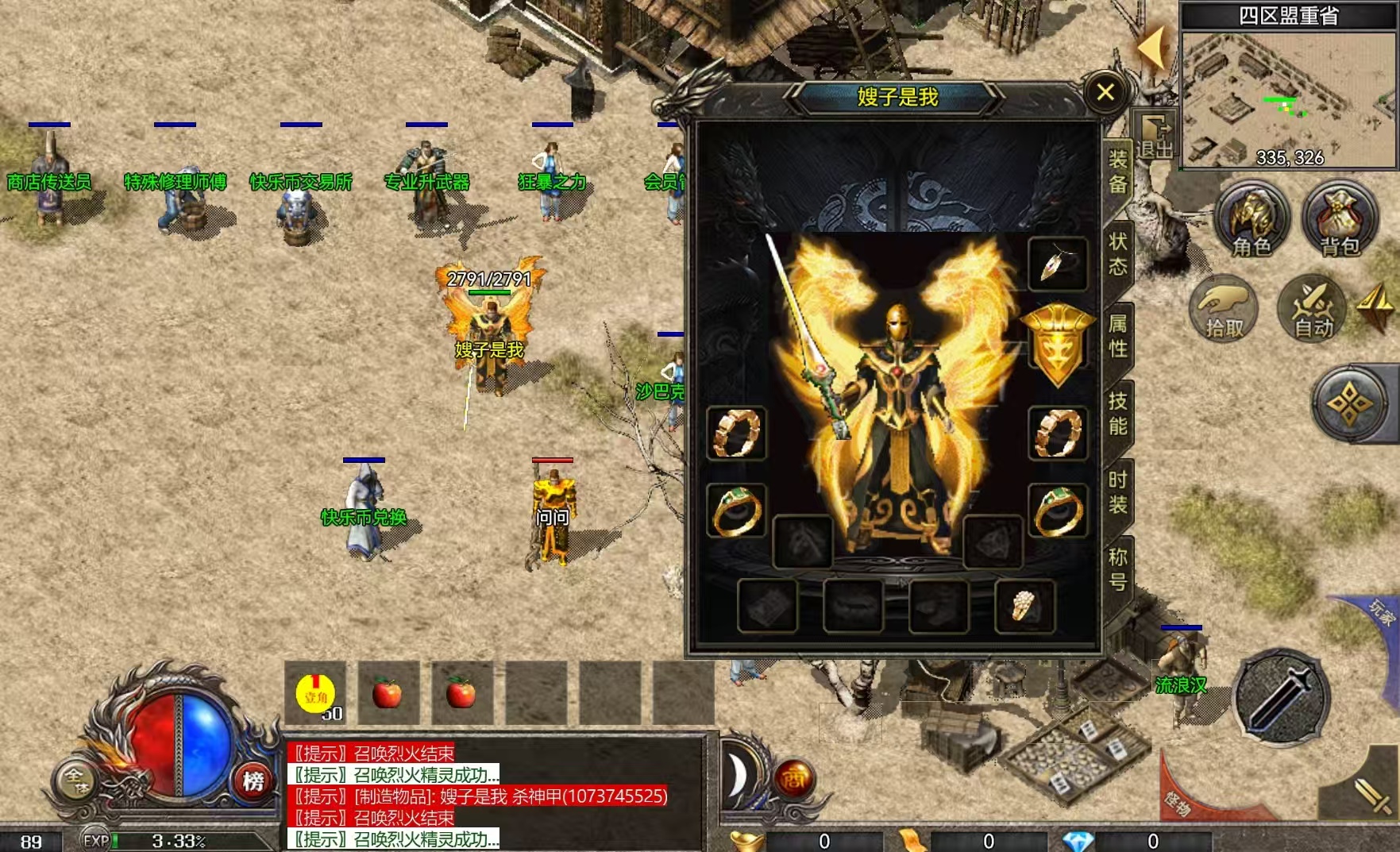Open the 角色 character button
Viewport: 1400px width, 852px height.
tap(1252, 220)
